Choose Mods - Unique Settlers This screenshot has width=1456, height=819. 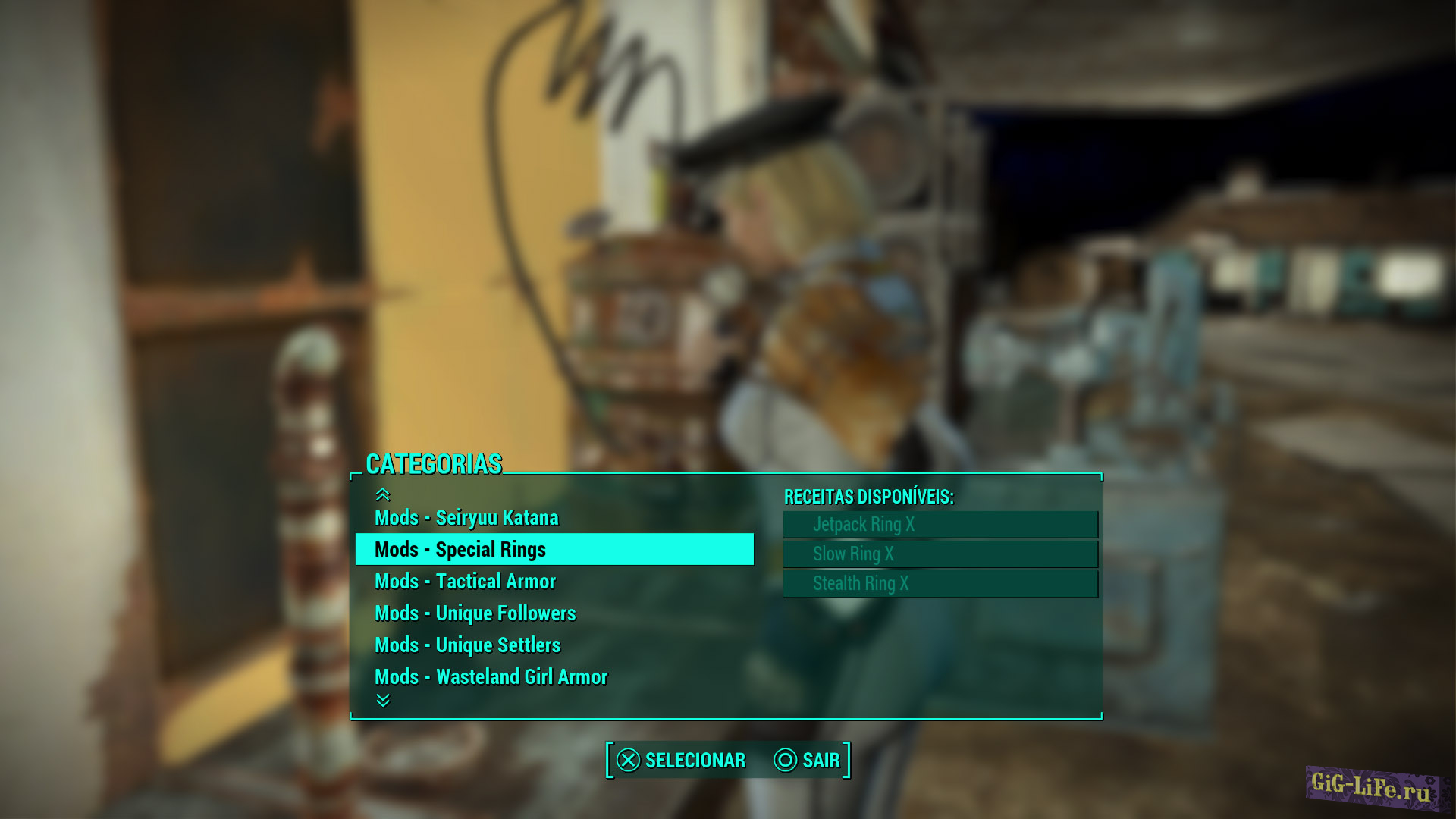pyautogui.click(x=468, y=645)
